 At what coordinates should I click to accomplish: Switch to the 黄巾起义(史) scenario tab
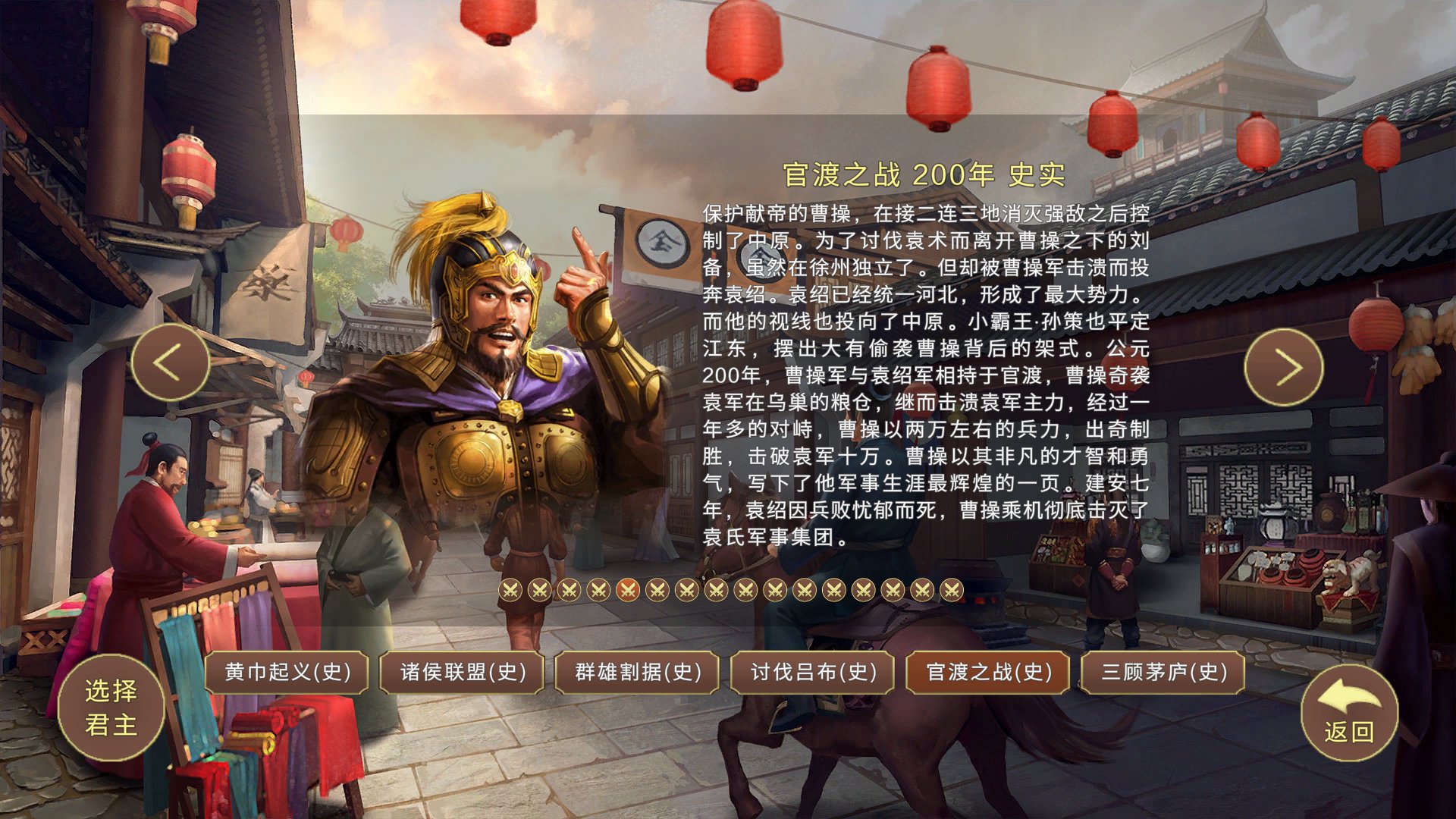(x=287, y=672)
